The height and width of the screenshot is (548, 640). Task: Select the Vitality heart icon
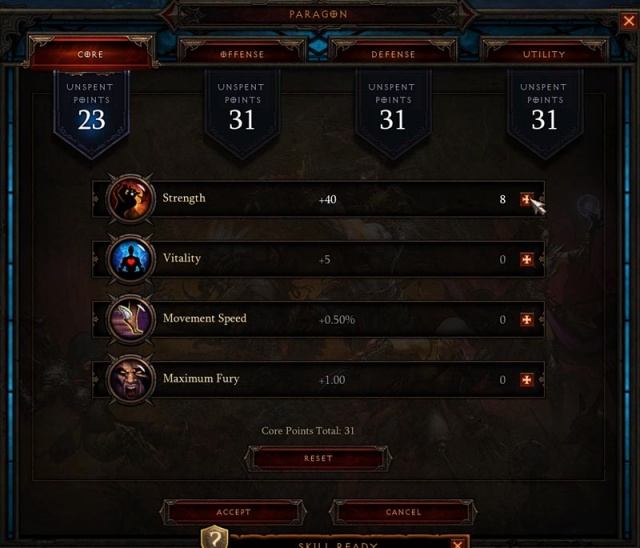[x=131, y=259]
